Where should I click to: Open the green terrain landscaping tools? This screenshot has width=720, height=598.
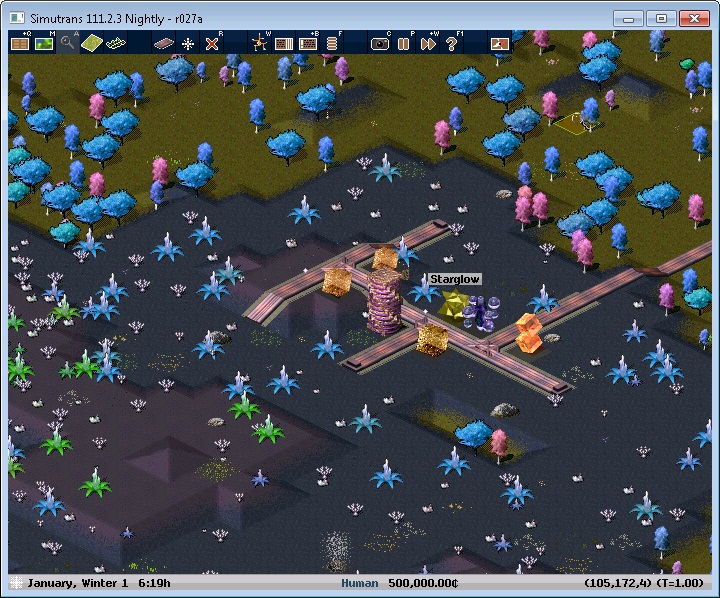pos(92,43)
